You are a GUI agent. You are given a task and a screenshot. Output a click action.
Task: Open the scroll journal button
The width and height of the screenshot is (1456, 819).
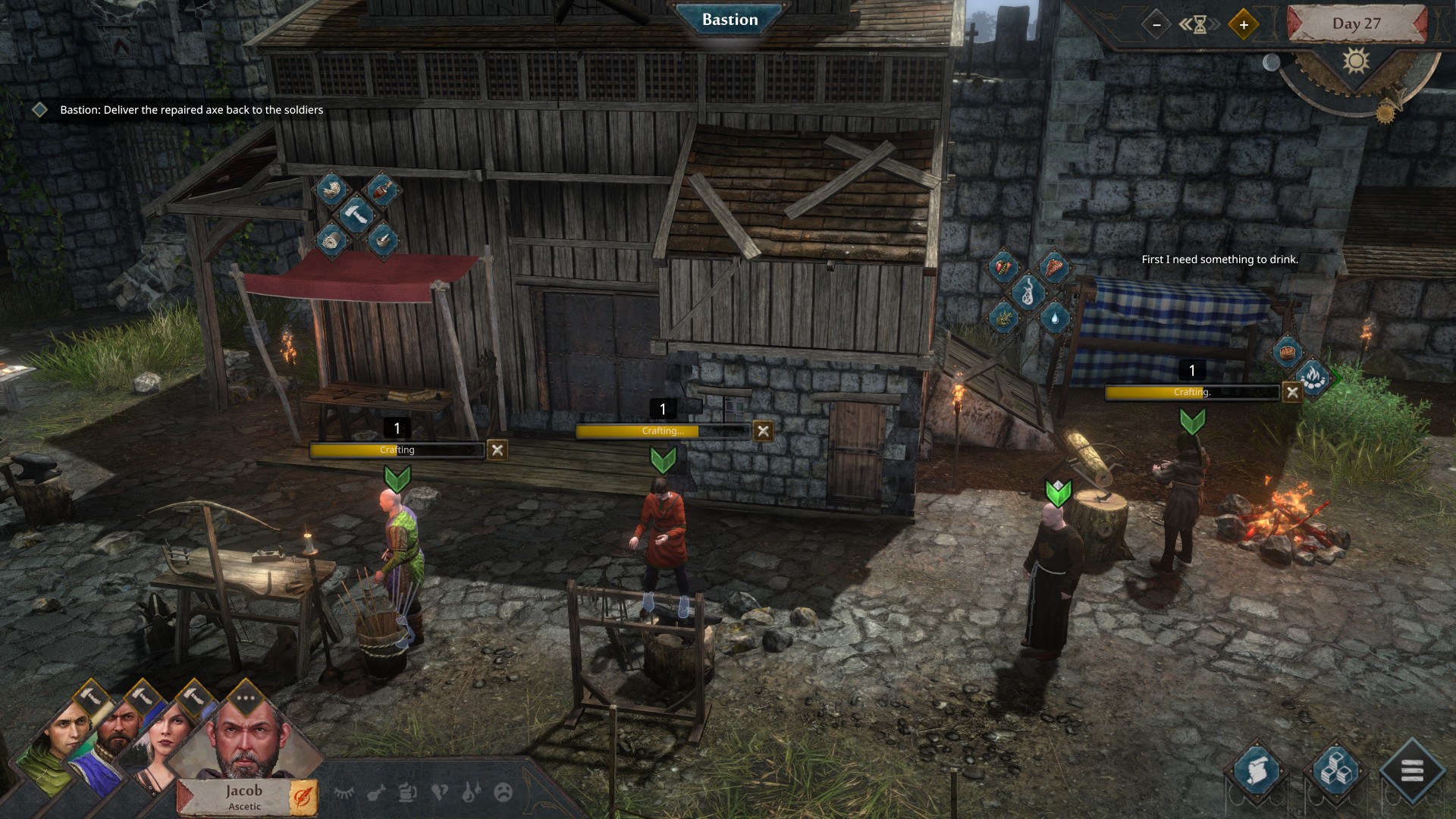(1258, 772)
